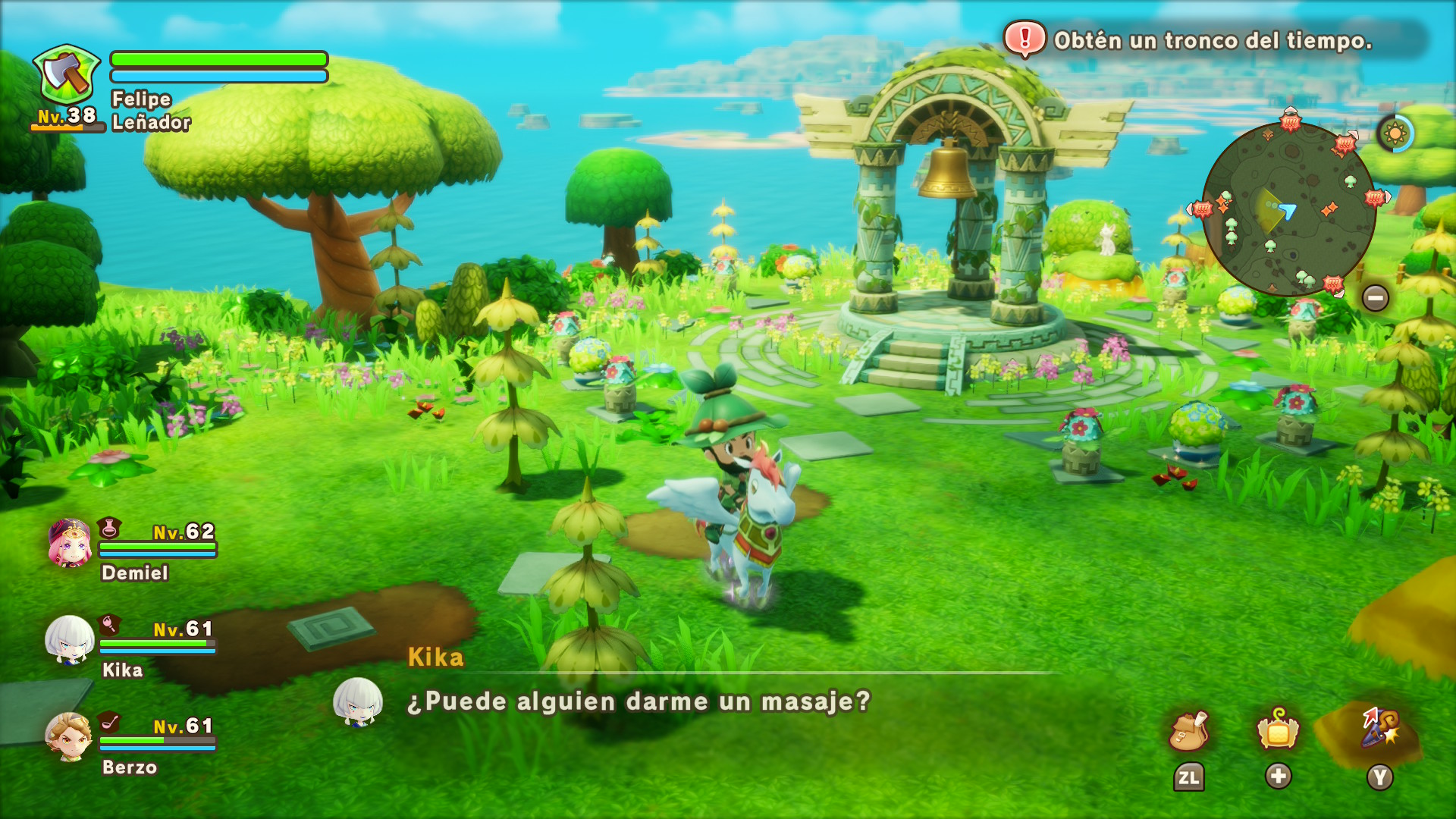Click the minimap's minus zoom button
Screen dimensions: 1456x819
point(1375,298)
